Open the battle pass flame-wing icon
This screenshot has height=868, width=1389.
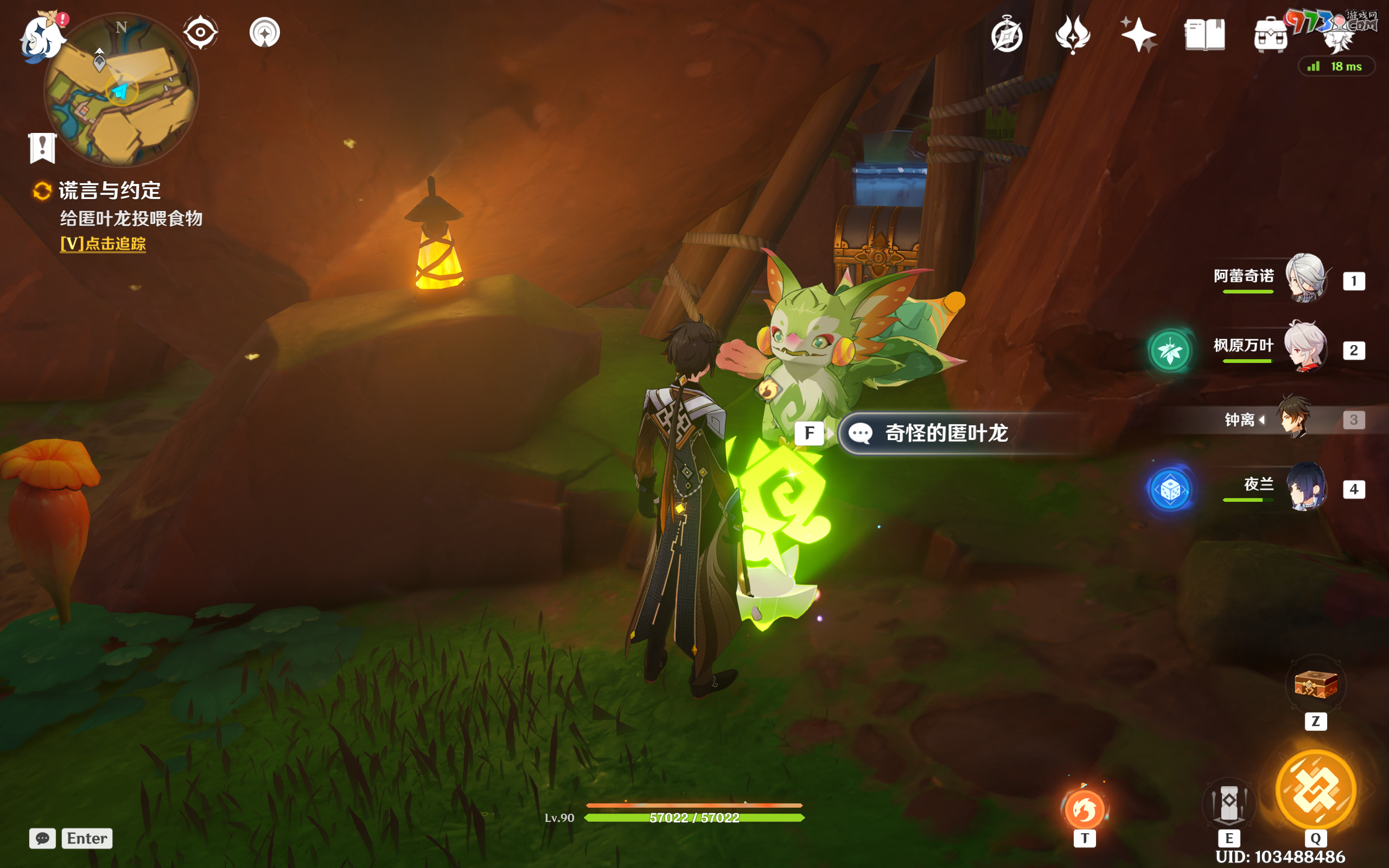pyautogui.click(x=1072, y=34)
